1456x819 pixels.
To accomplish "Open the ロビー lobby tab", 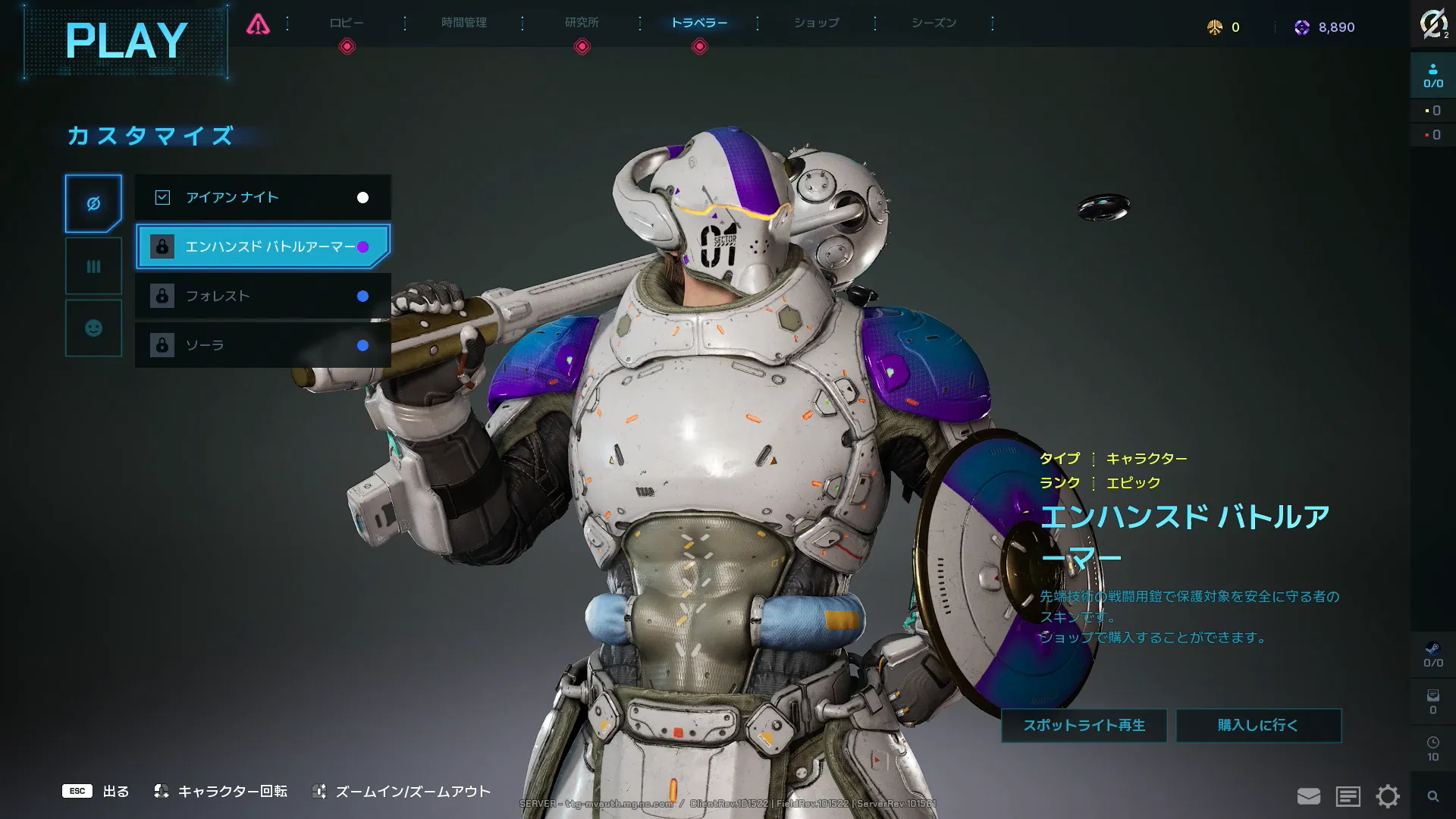I will click(x=347, y=23).
